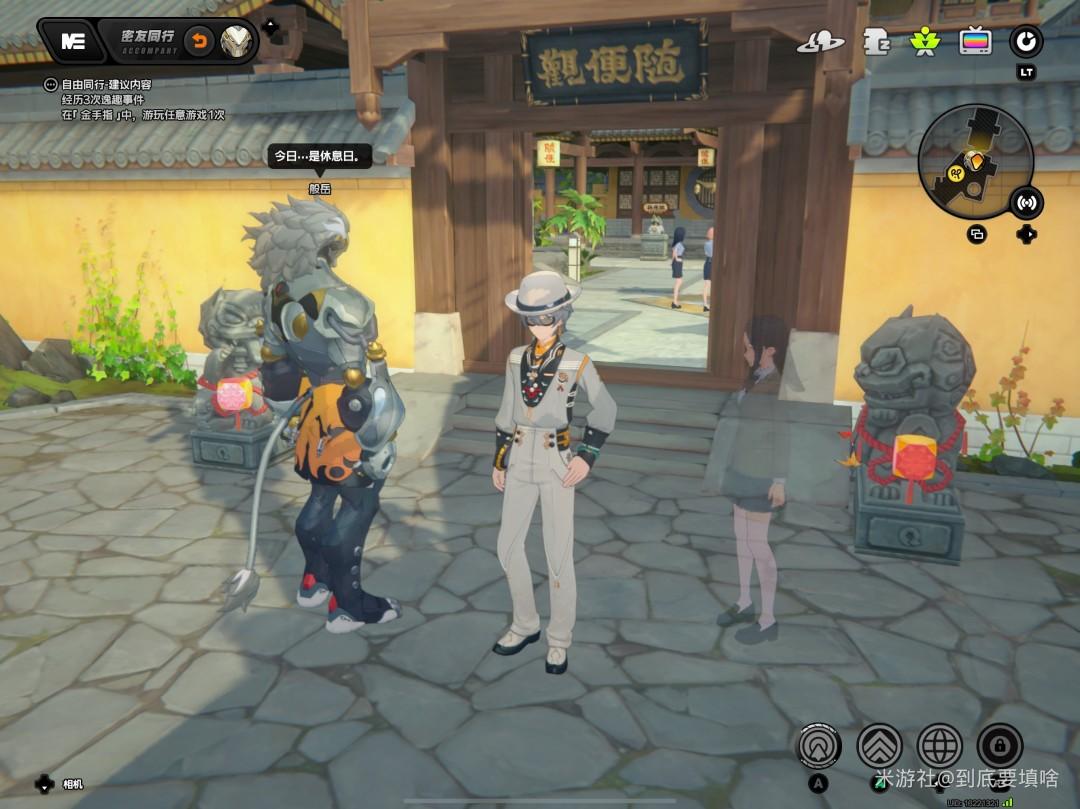The width and height of the screenshot is (1080, 809).
Task: Open the free-accompany suggested content tracker
Action: 51,86
